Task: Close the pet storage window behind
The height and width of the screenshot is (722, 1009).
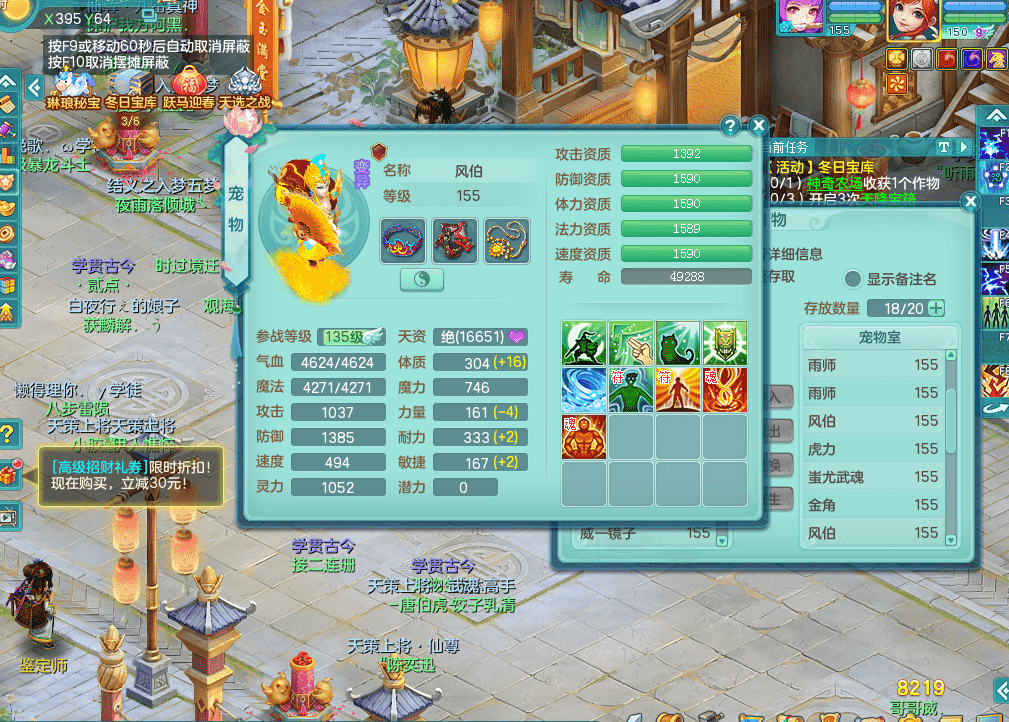Action: (x=969, y=201)
